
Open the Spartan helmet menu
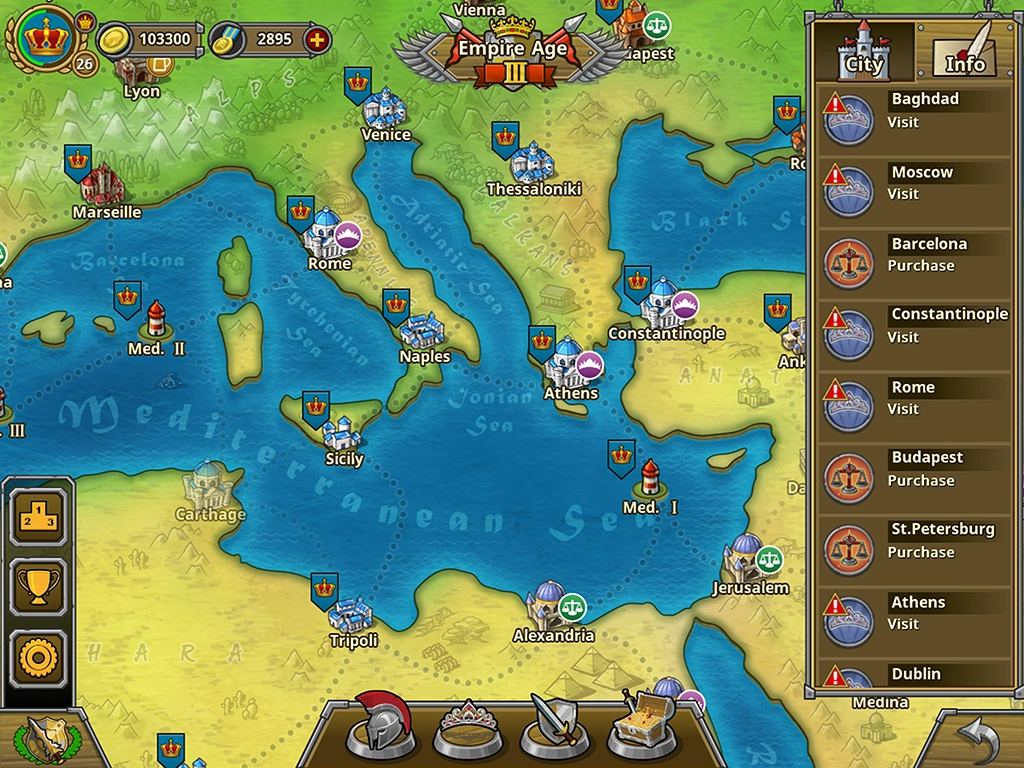pyautogui.click(x=380, y=725)
